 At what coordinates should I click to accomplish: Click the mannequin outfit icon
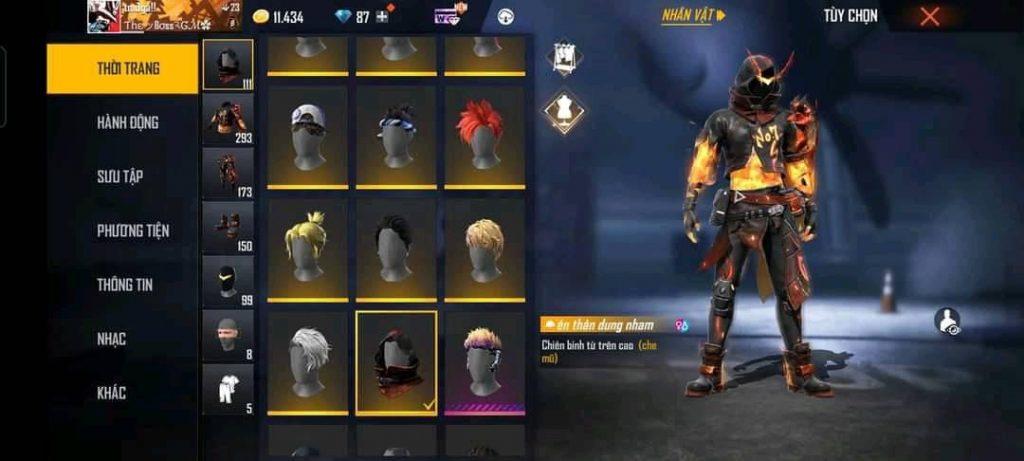[x=564, y=111]
